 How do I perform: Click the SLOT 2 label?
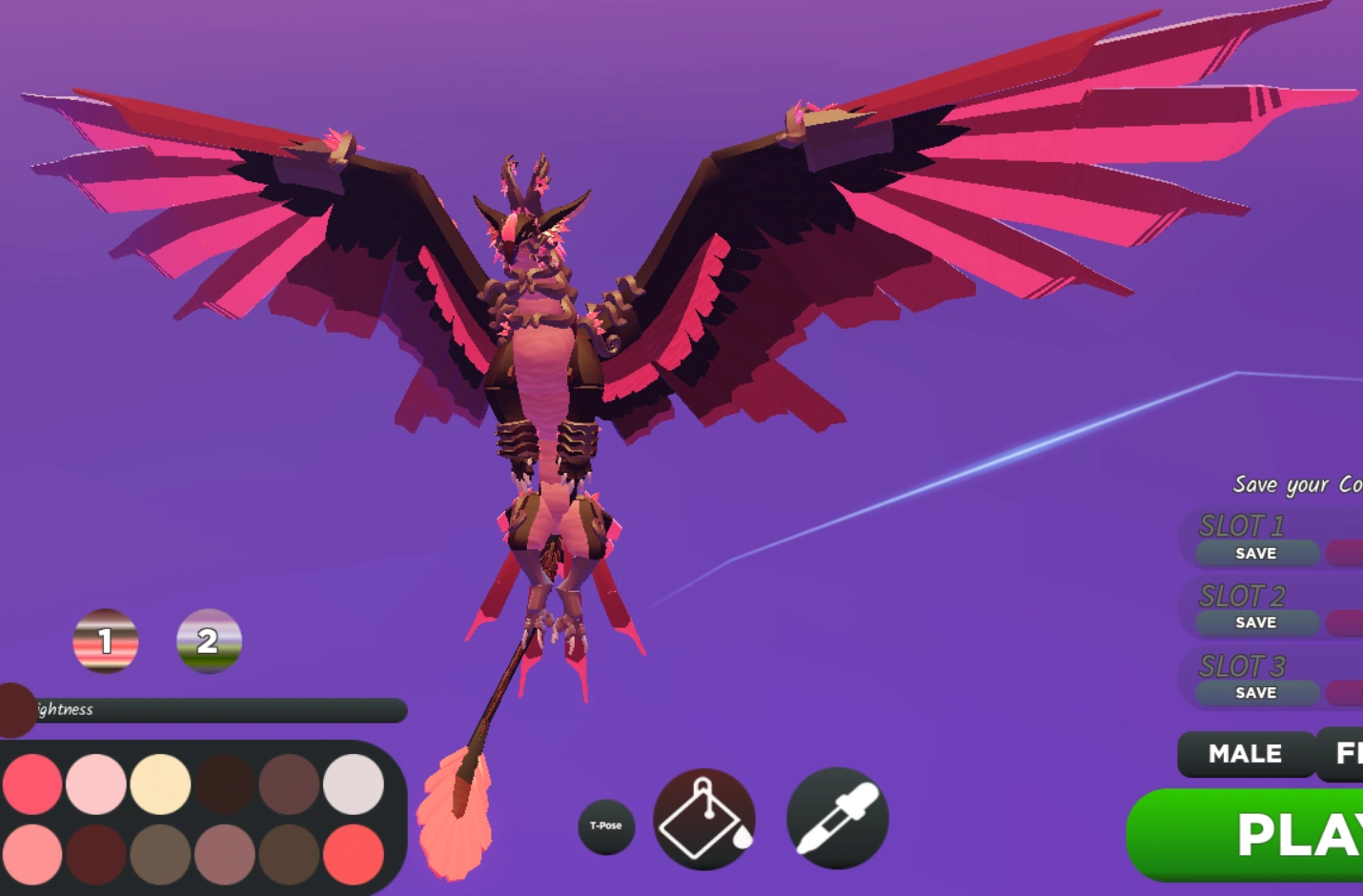(1241, 595)
